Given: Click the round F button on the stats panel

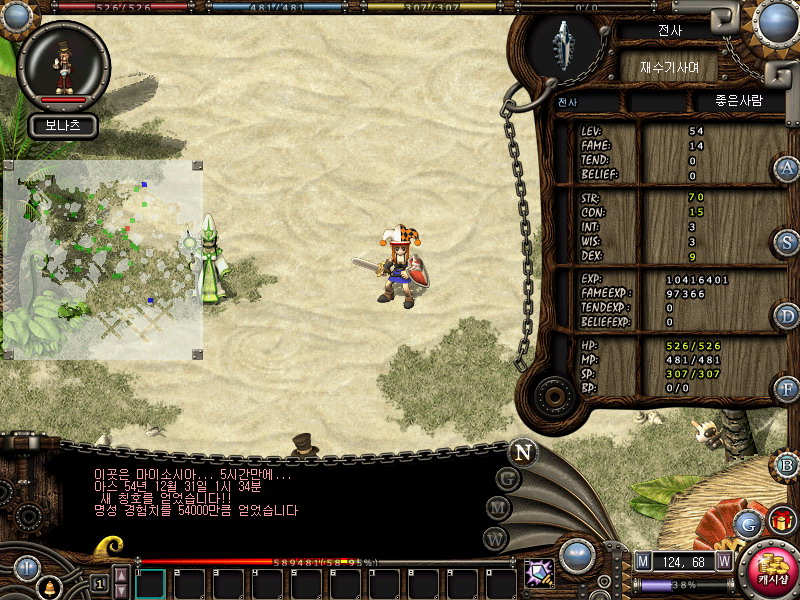Looking at the screenshot, I should point(787,388).
